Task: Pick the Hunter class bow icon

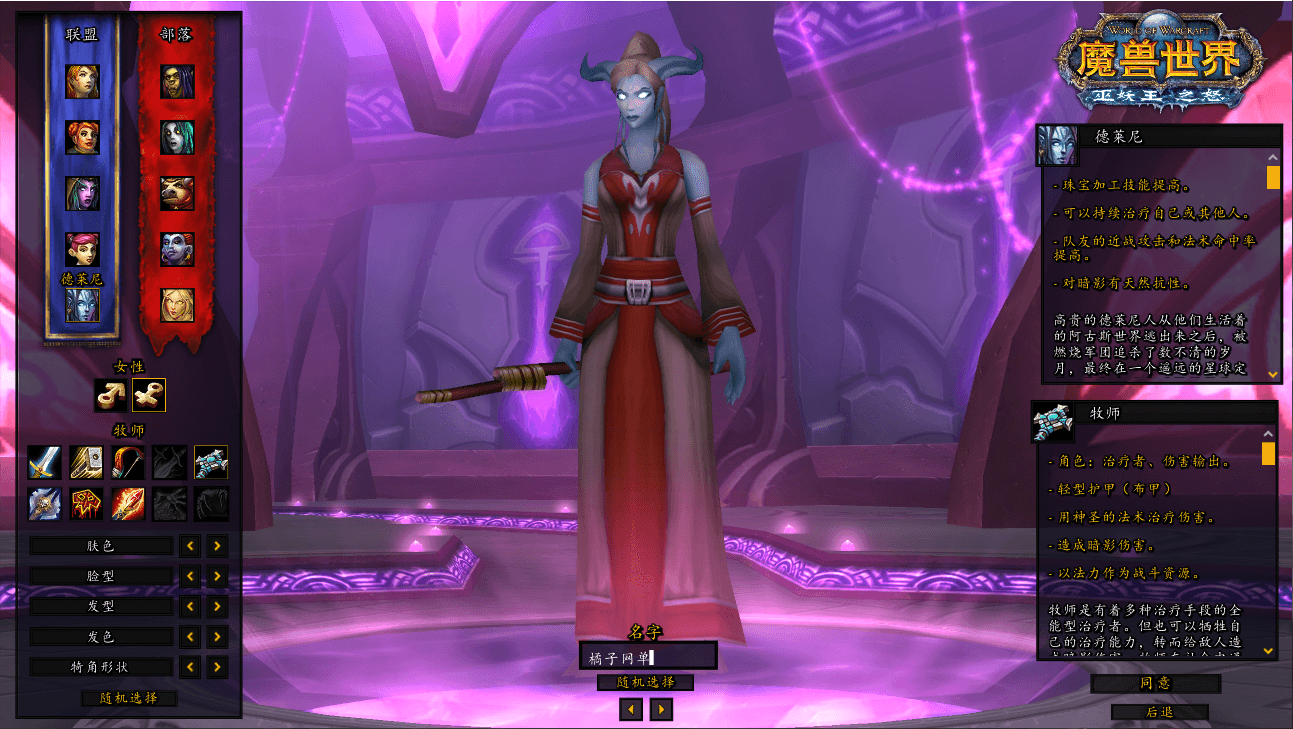Action: coord(127,462)
